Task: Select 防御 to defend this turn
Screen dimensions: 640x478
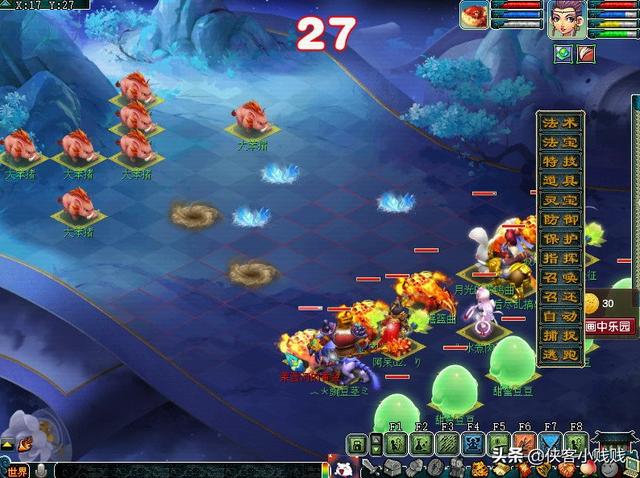Action: (x=560, y=218)
